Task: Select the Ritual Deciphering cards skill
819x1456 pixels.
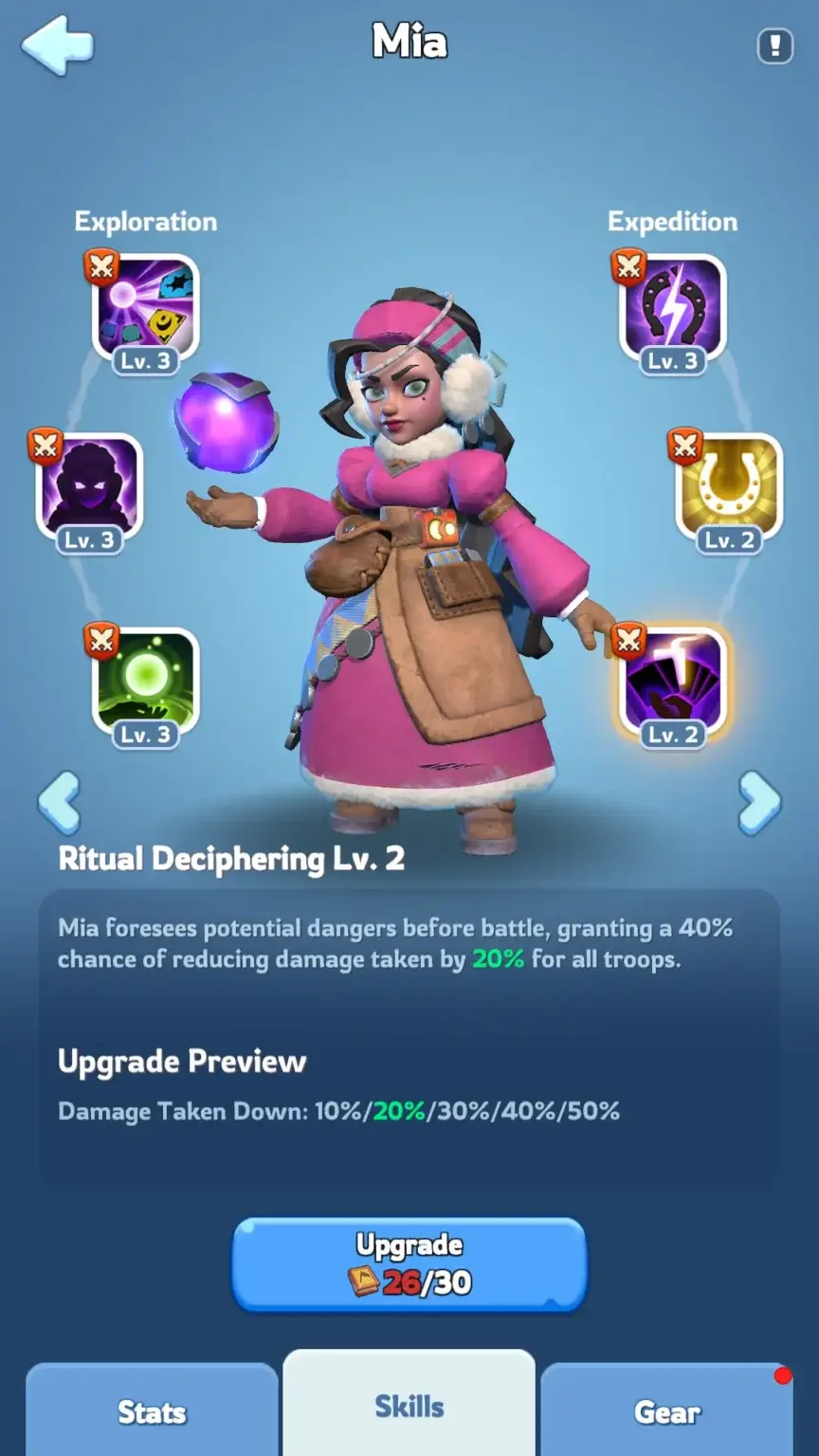Action: [x=672, y=681]
